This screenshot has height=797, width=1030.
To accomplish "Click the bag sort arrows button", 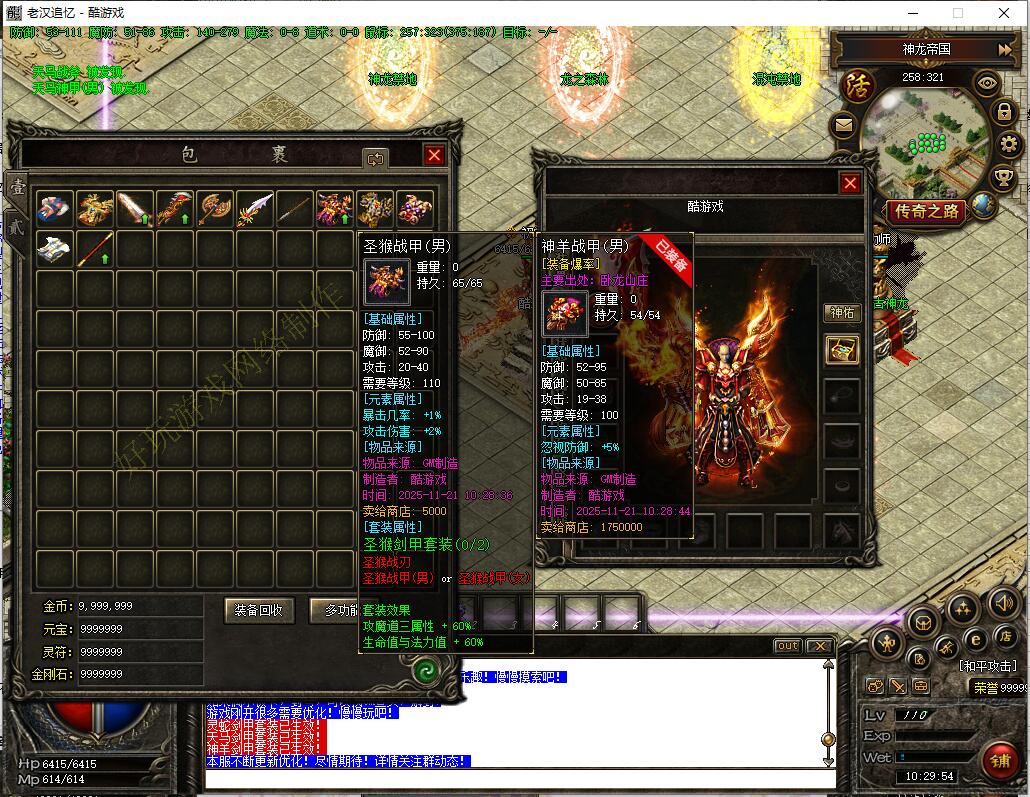I will [375, 158].
